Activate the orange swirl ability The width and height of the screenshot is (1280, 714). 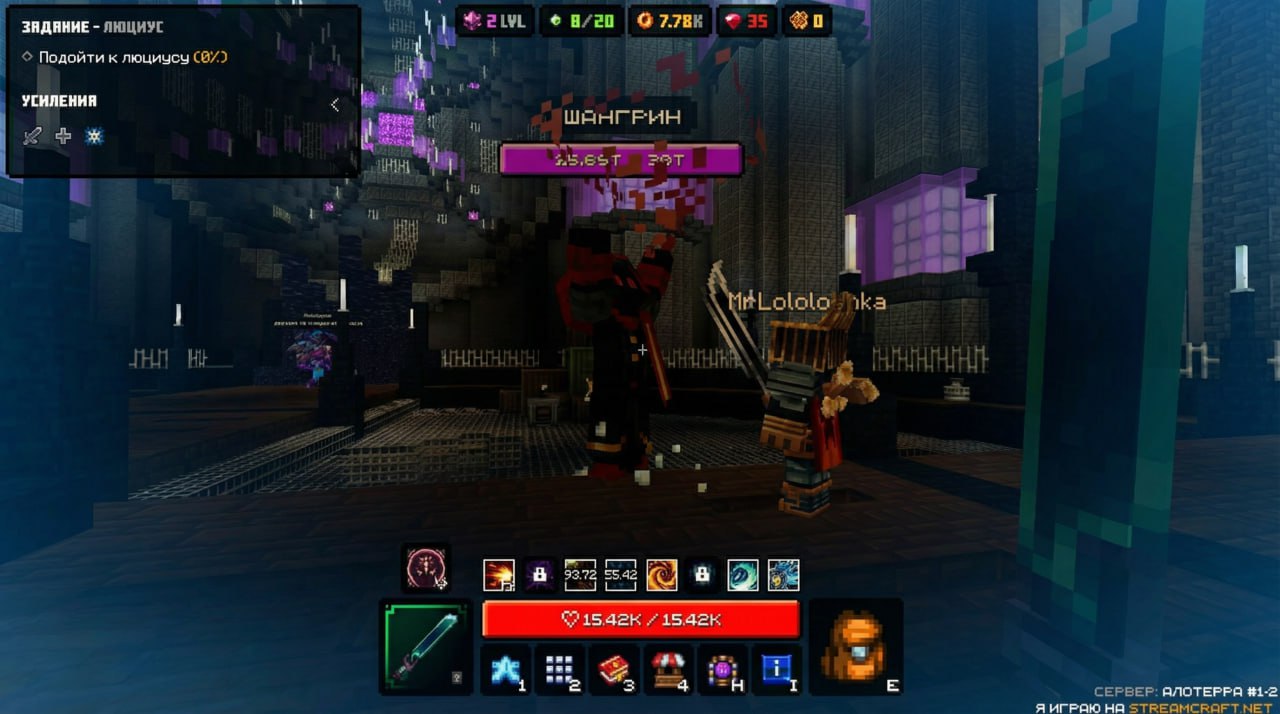[x=661, y=575]
